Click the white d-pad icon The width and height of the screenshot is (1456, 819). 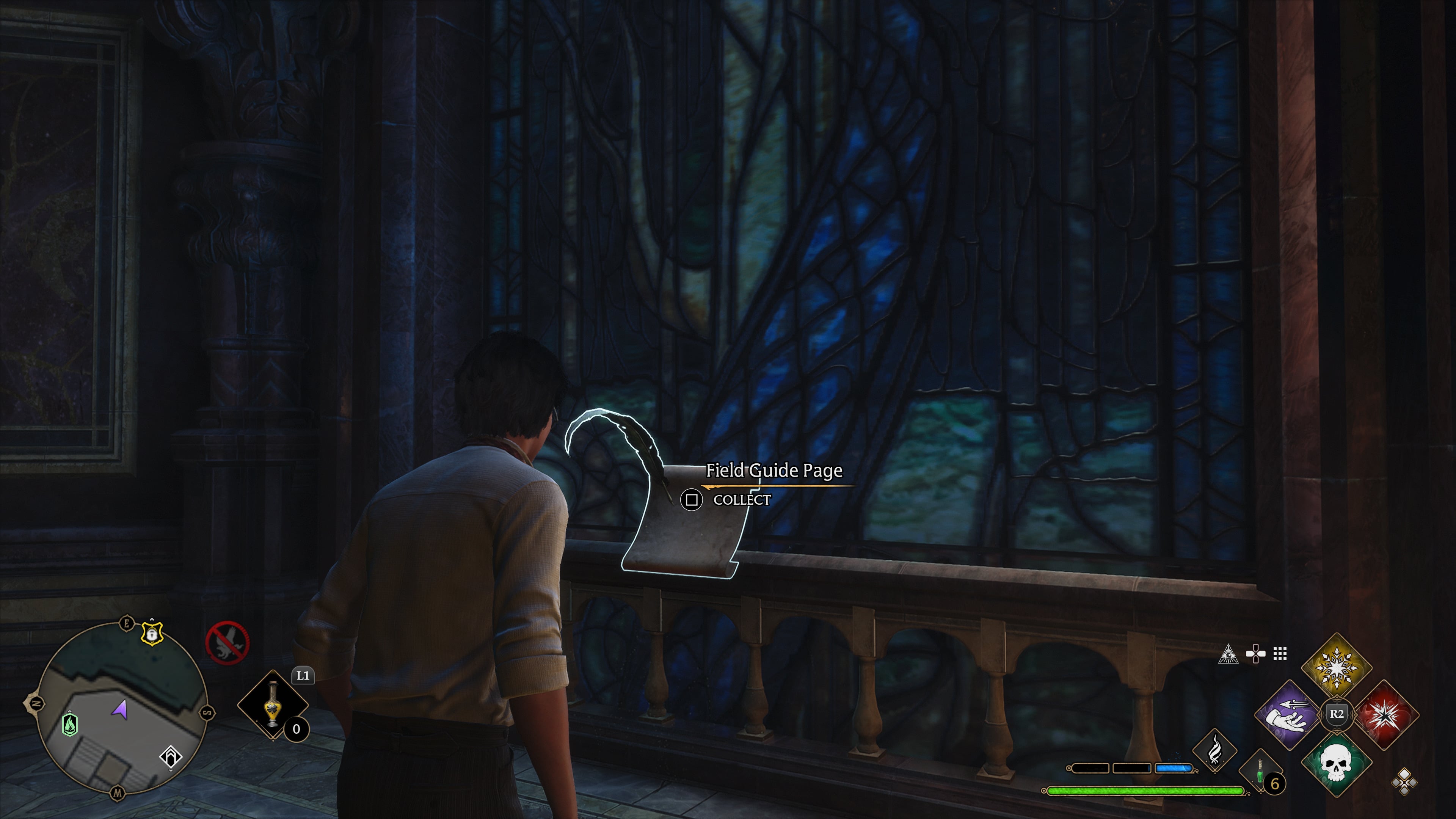(1255, 654)
